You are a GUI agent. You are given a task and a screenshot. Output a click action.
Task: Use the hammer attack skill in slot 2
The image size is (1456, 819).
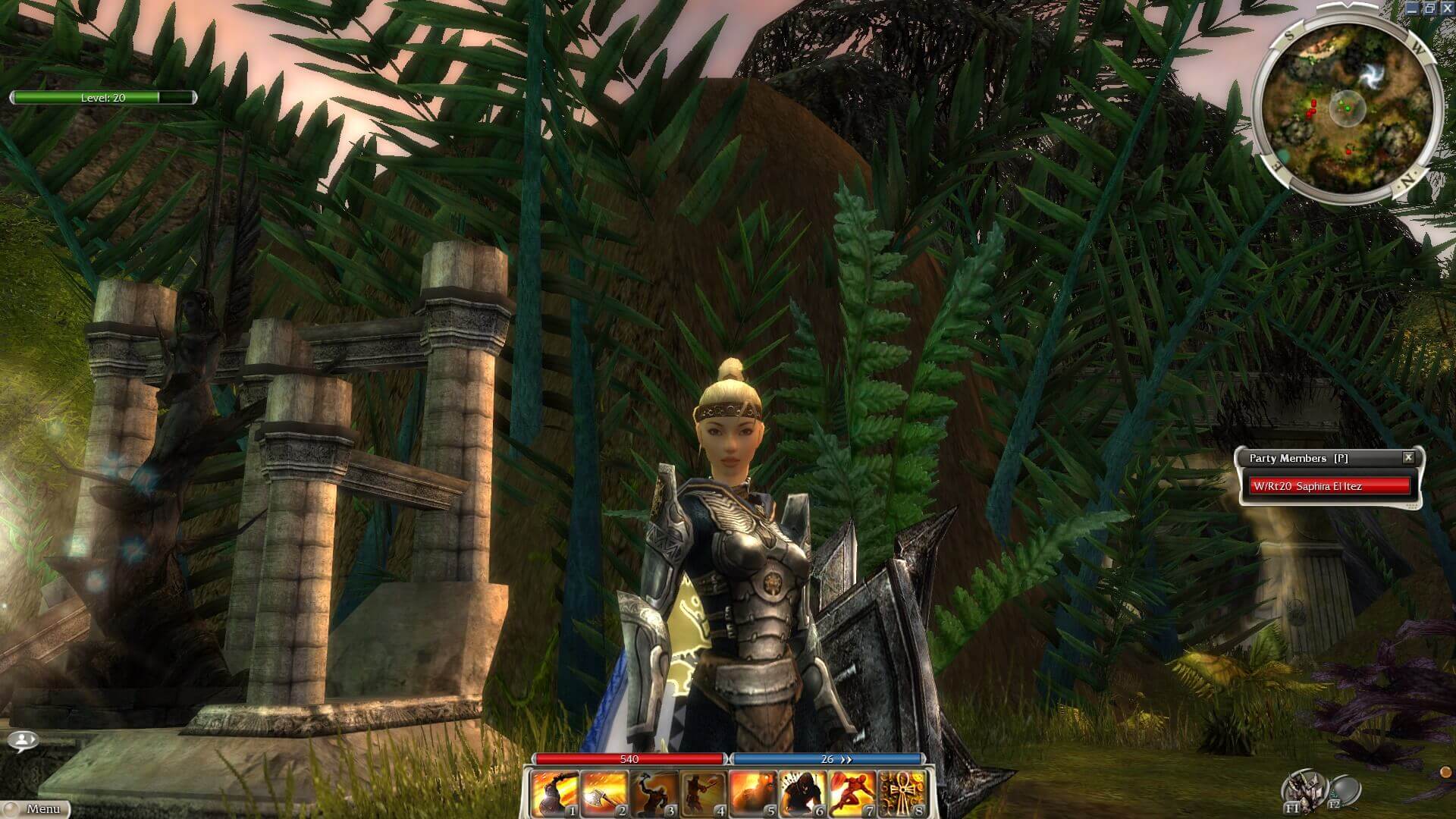point(605,792)
